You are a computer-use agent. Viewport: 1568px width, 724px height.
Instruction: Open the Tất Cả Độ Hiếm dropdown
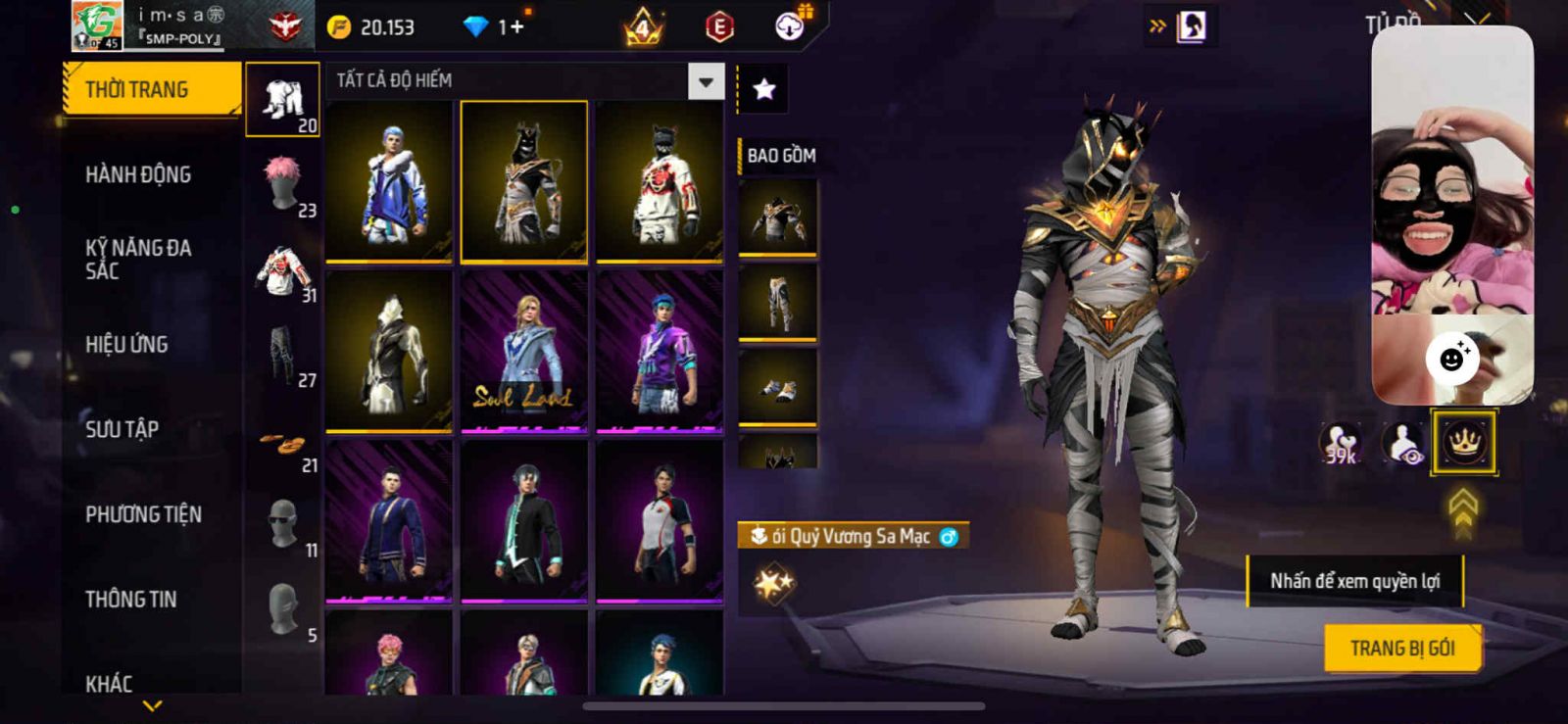[x=706, y=81]
